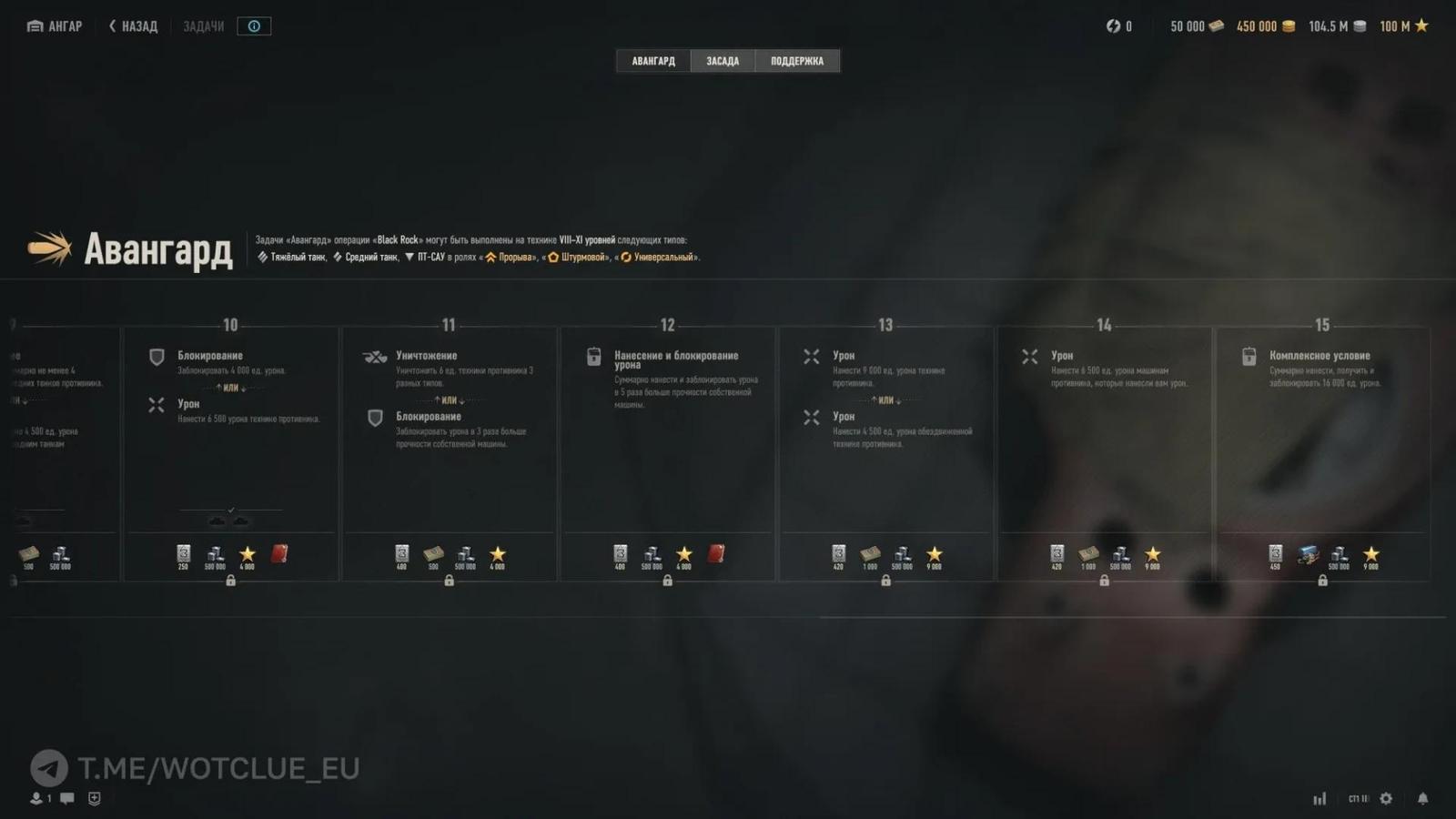Click the shield Блокирование icon on task 10

(157, 356)
